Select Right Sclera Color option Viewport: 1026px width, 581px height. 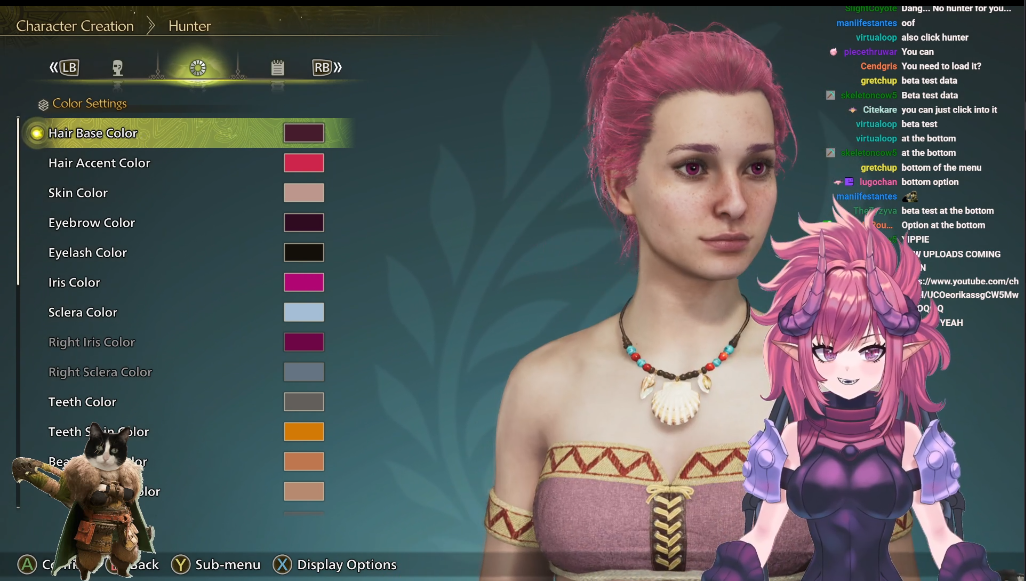pyautogui.click(x=100, y=372)
